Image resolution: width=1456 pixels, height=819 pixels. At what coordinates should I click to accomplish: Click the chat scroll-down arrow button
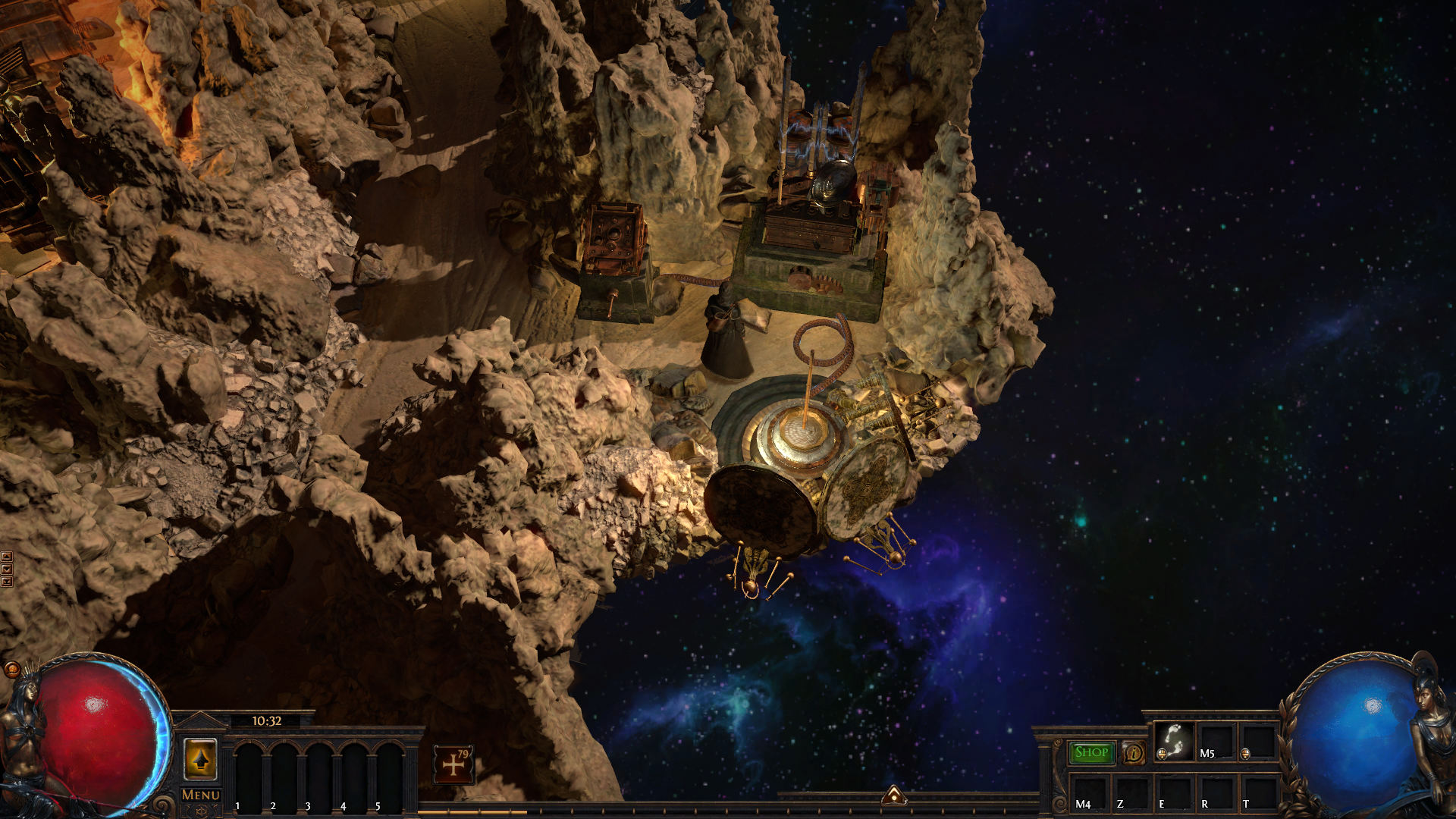pos(7,570)
